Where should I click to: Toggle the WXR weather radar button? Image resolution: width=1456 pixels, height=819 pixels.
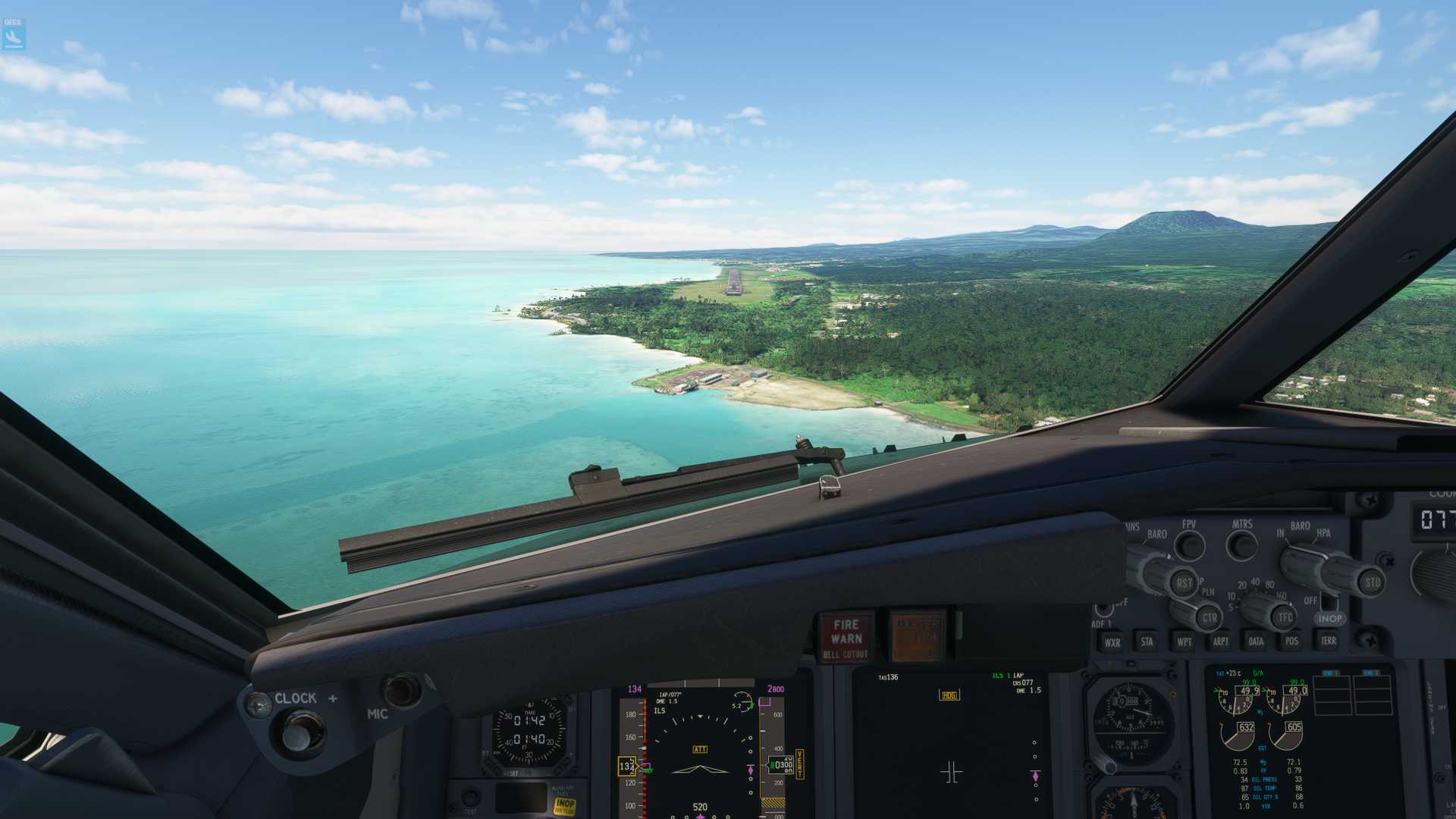(x=1112, y=642)
